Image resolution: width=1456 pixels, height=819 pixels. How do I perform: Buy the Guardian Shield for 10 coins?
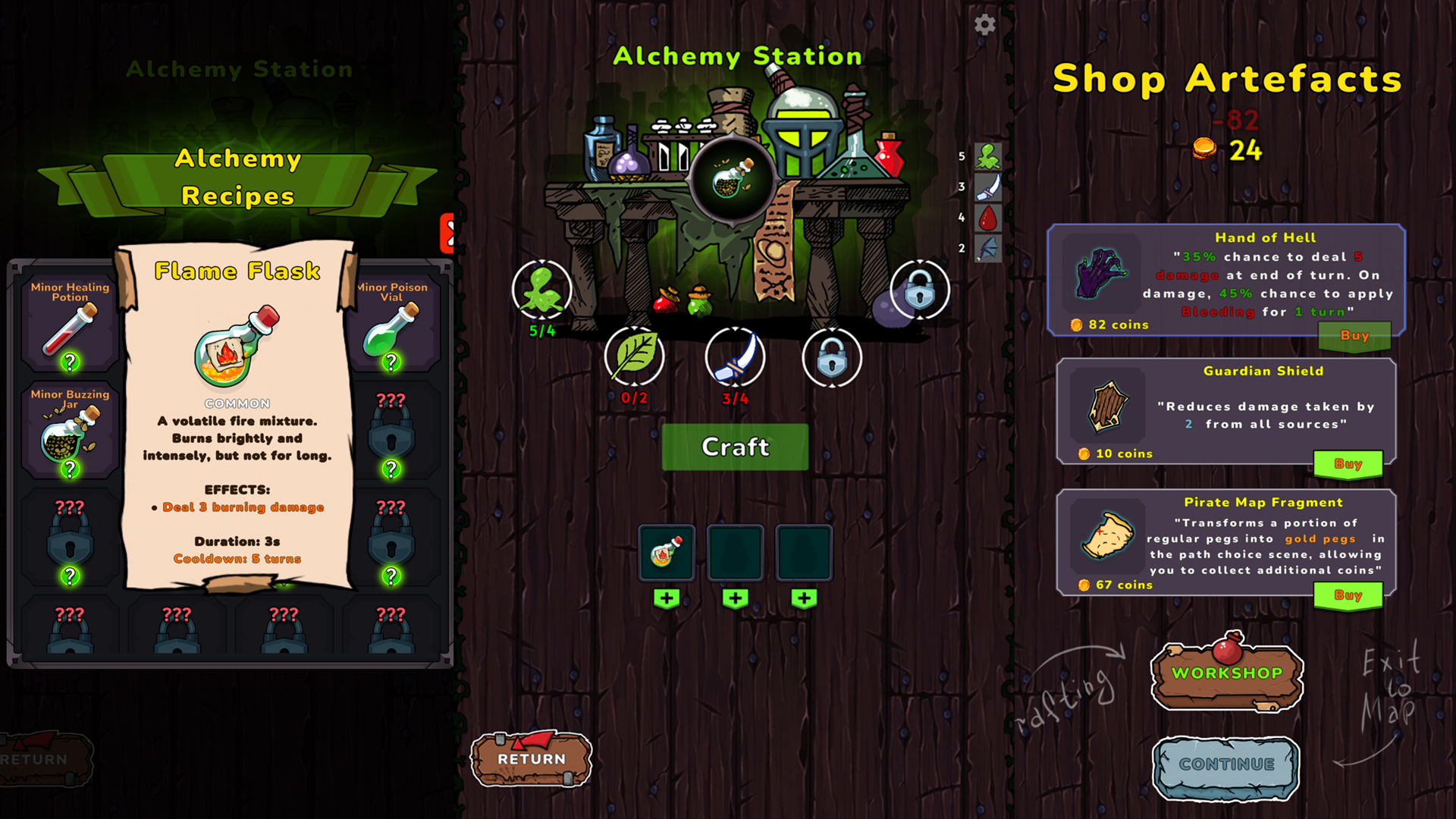[1349, 463]
